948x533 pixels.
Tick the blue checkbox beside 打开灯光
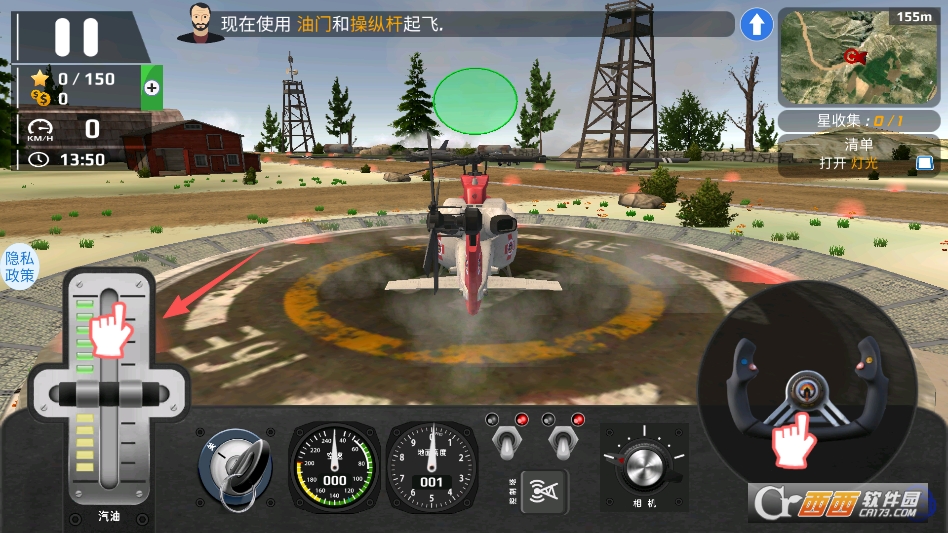point(924,162)
